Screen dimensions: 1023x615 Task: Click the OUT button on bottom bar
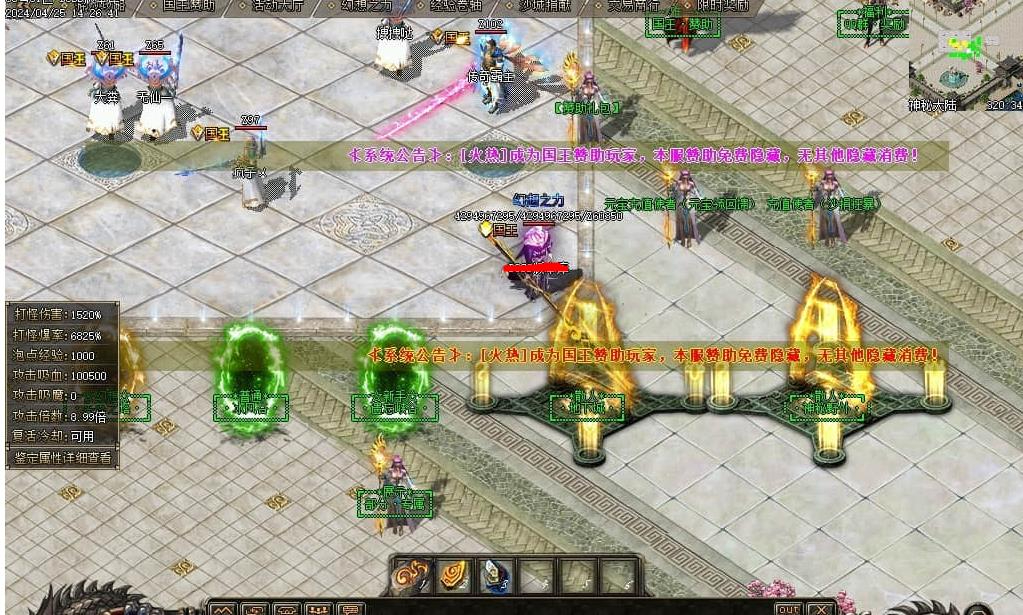click(x=788, y=609)
